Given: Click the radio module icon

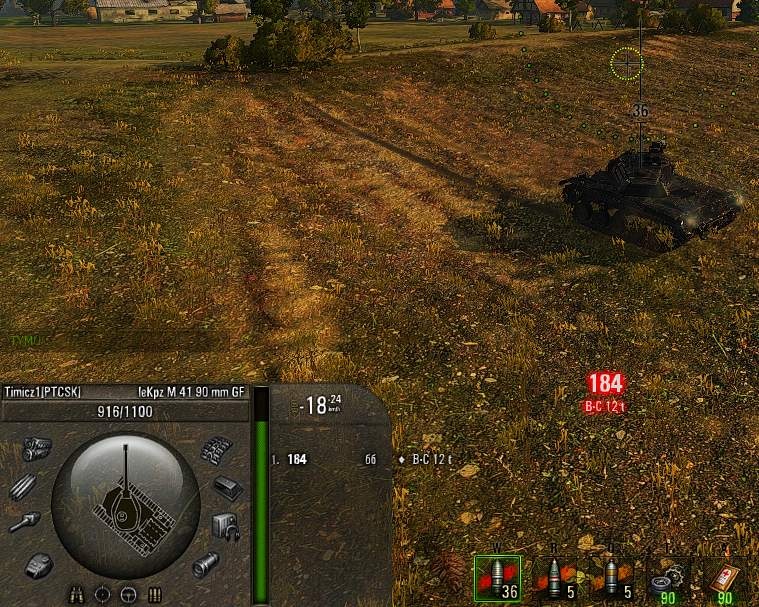Looking at the screenshot, I should (226, 525).
